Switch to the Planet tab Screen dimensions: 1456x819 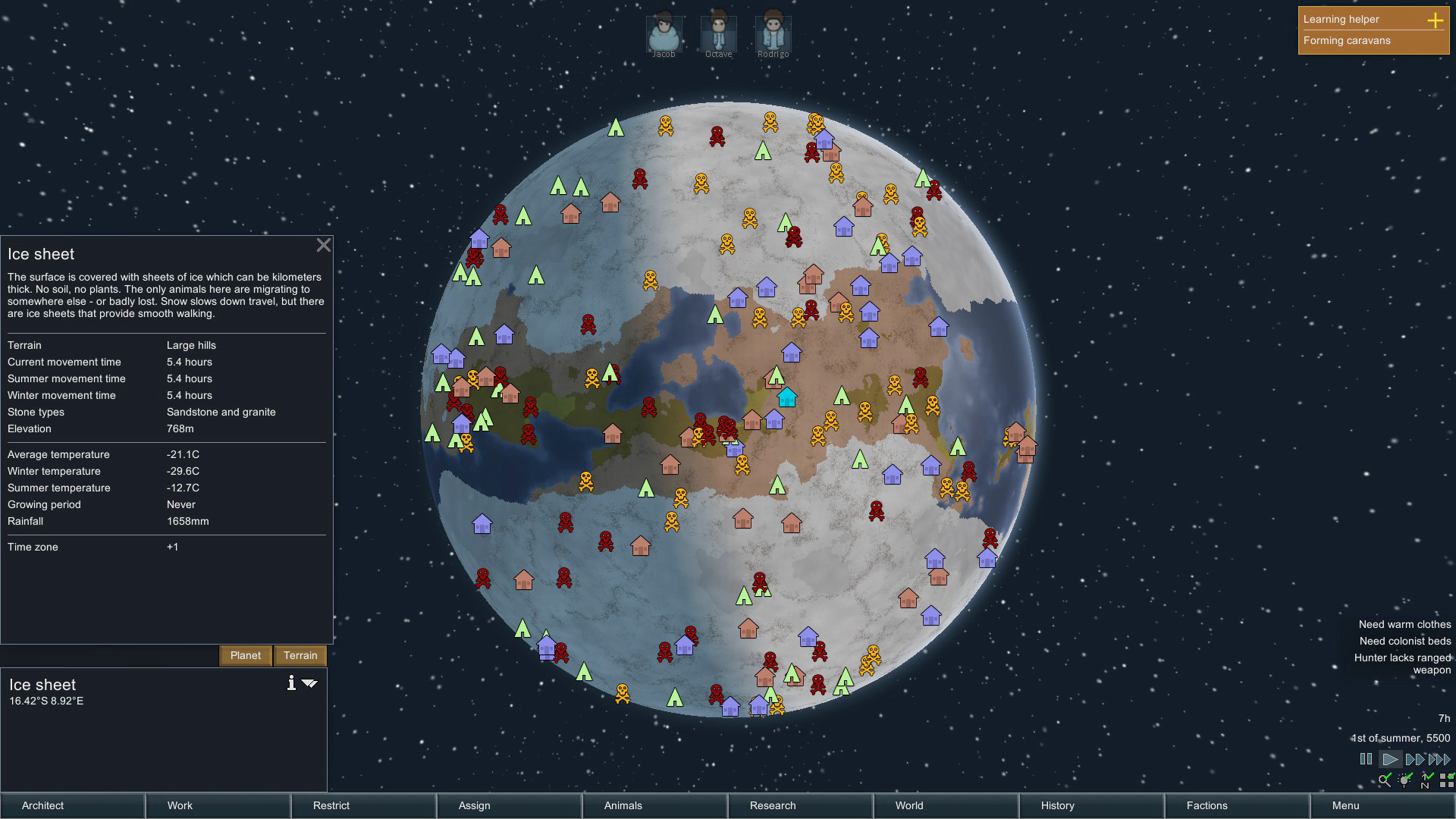[x=245, y=655]
